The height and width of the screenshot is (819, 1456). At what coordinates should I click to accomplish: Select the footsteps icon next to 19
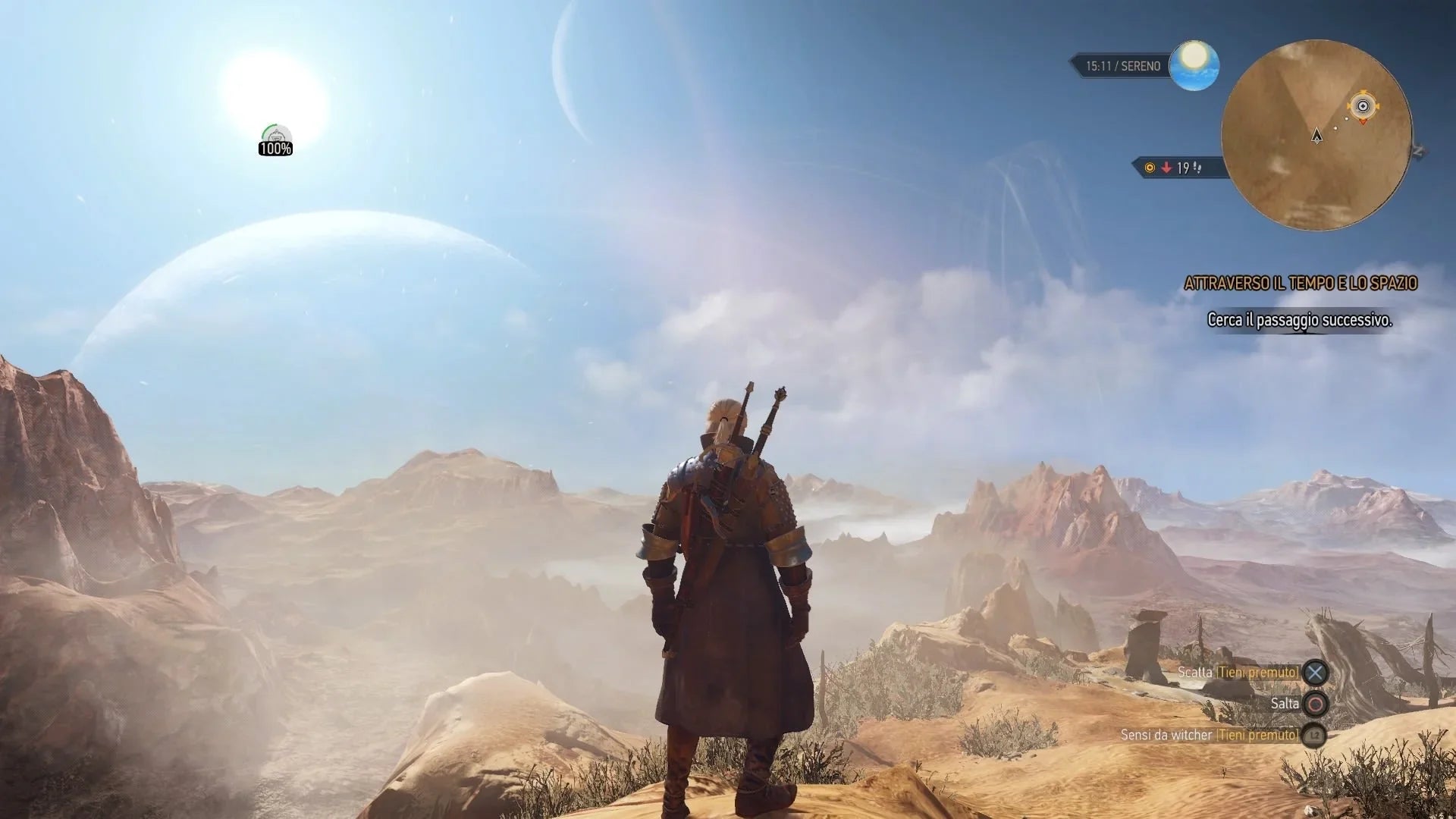click(x=1197, y=169)
